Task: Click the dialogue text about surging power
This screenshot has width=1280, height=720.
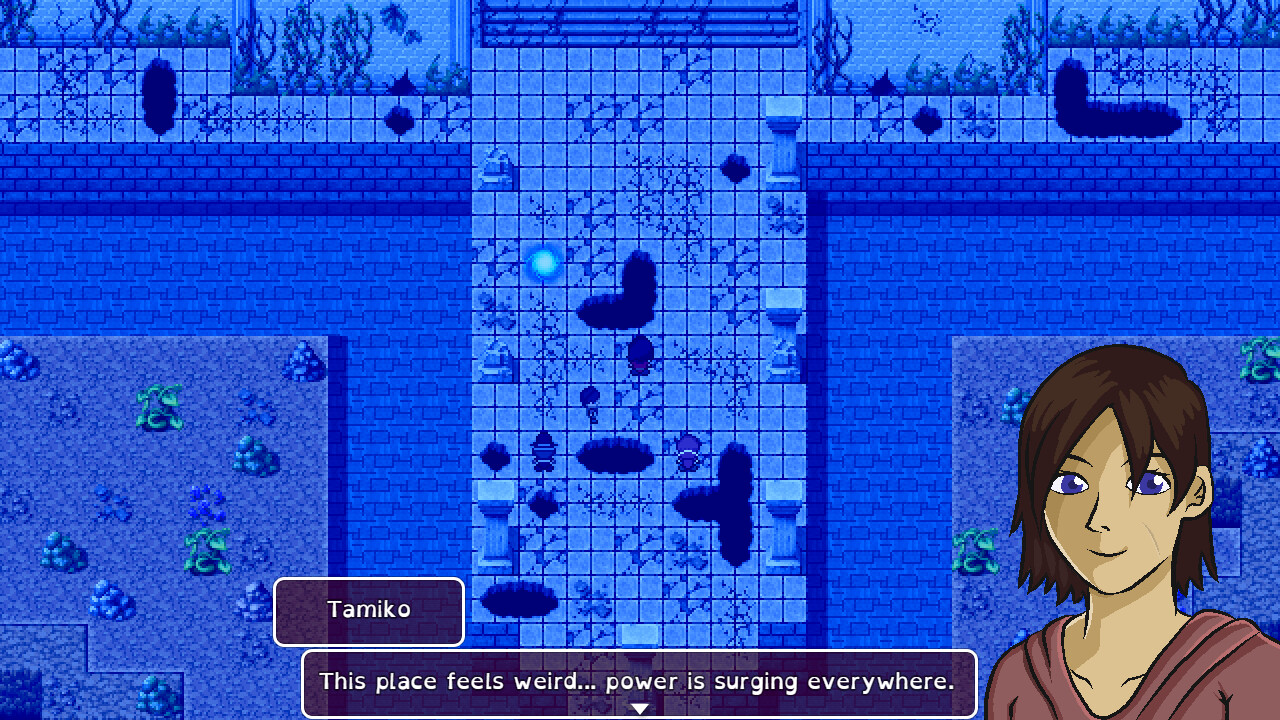Action: (637, 681)
